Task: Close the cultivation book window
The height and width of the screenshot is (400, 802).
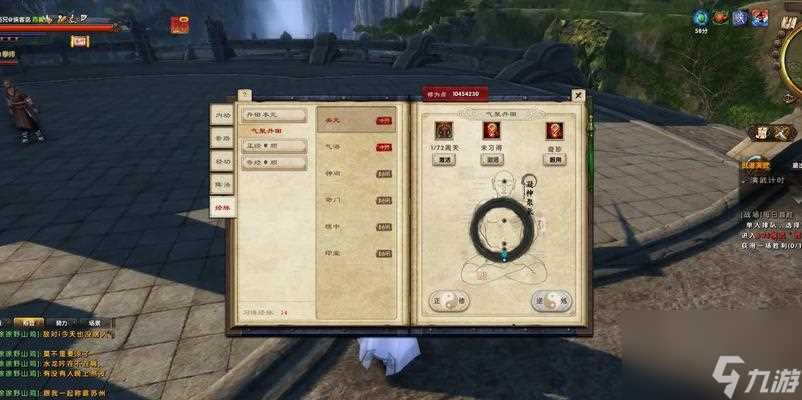Action: (577, 95)
